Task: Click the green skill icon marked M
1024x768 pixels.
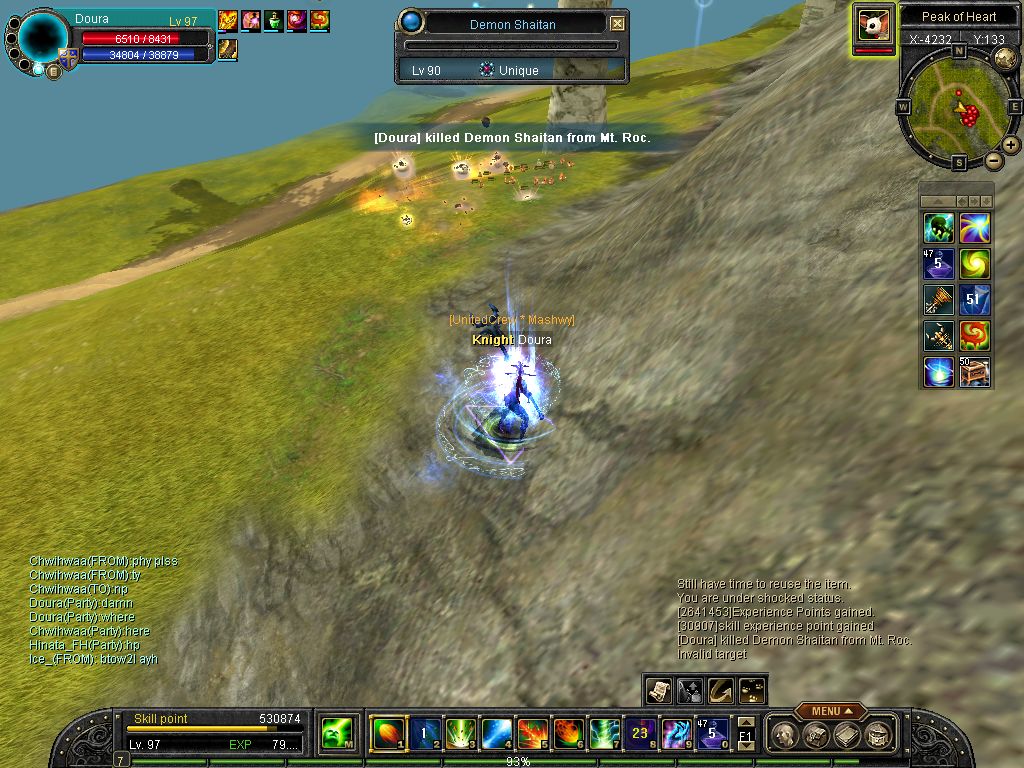Action: [x=335, y=734]
